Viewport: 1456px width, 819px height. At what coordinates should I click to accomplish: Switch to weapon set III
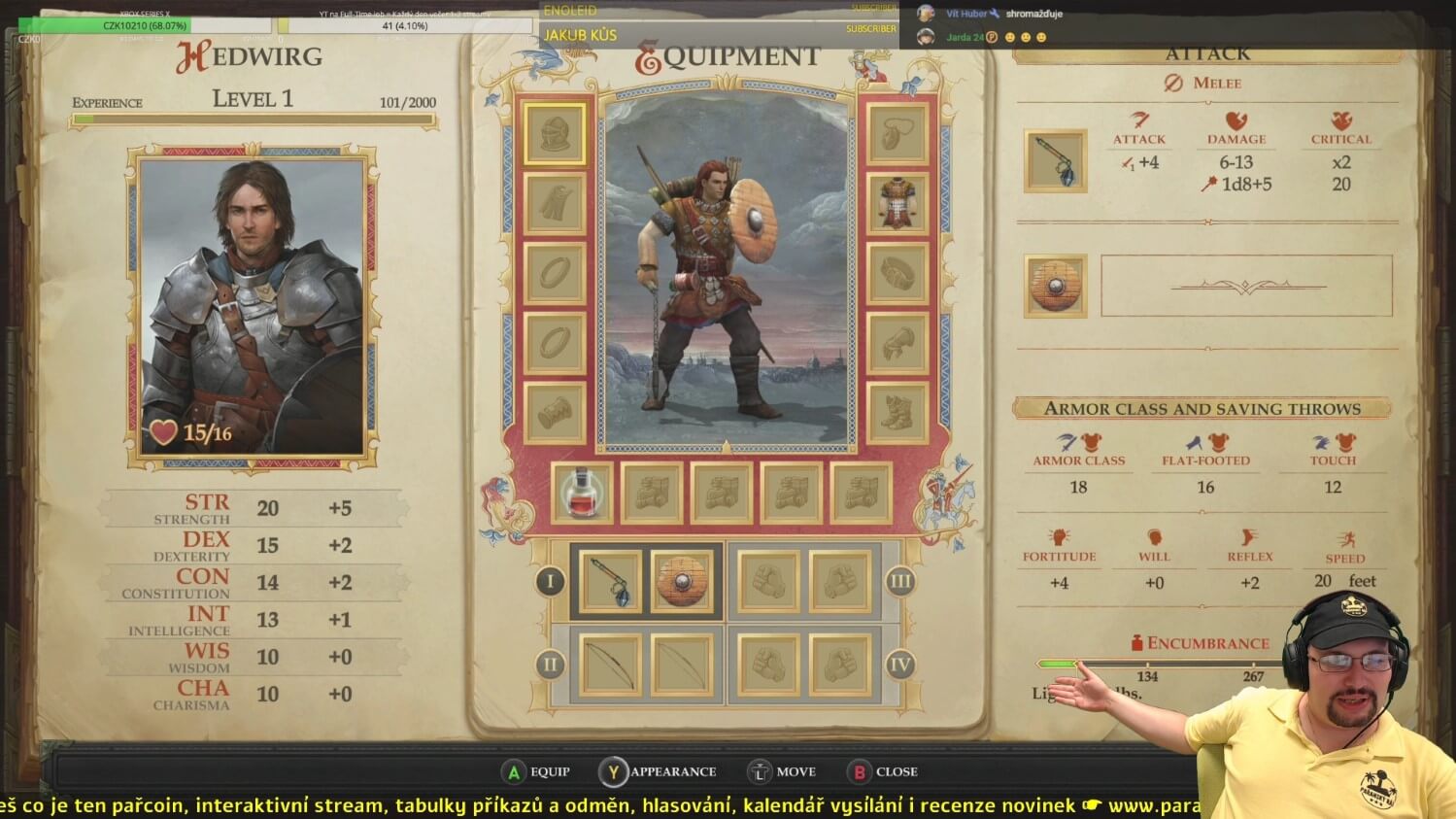tap(900, 582)
